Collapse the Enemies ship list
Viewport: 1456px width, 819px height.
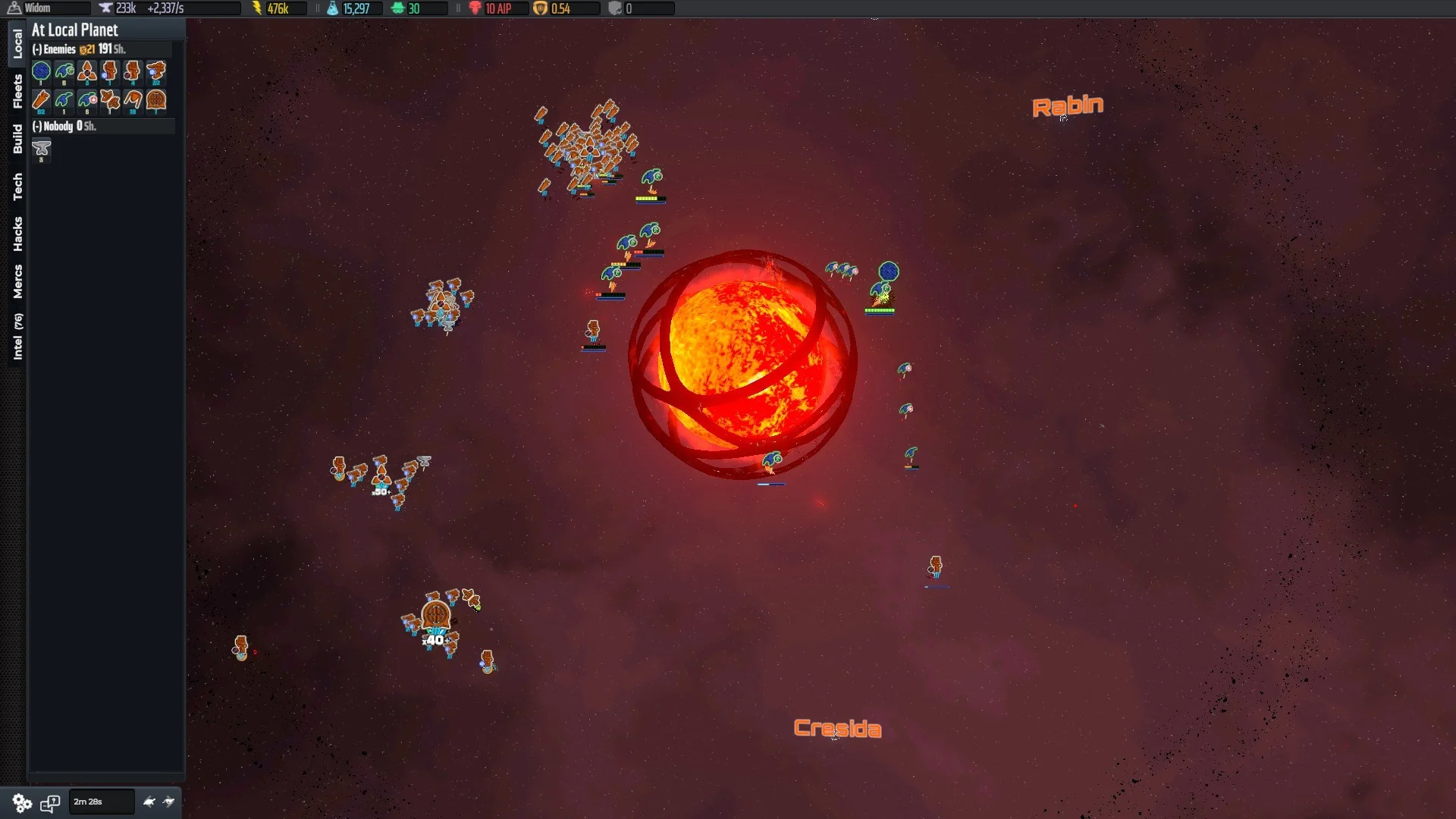[x=37, y=49]
